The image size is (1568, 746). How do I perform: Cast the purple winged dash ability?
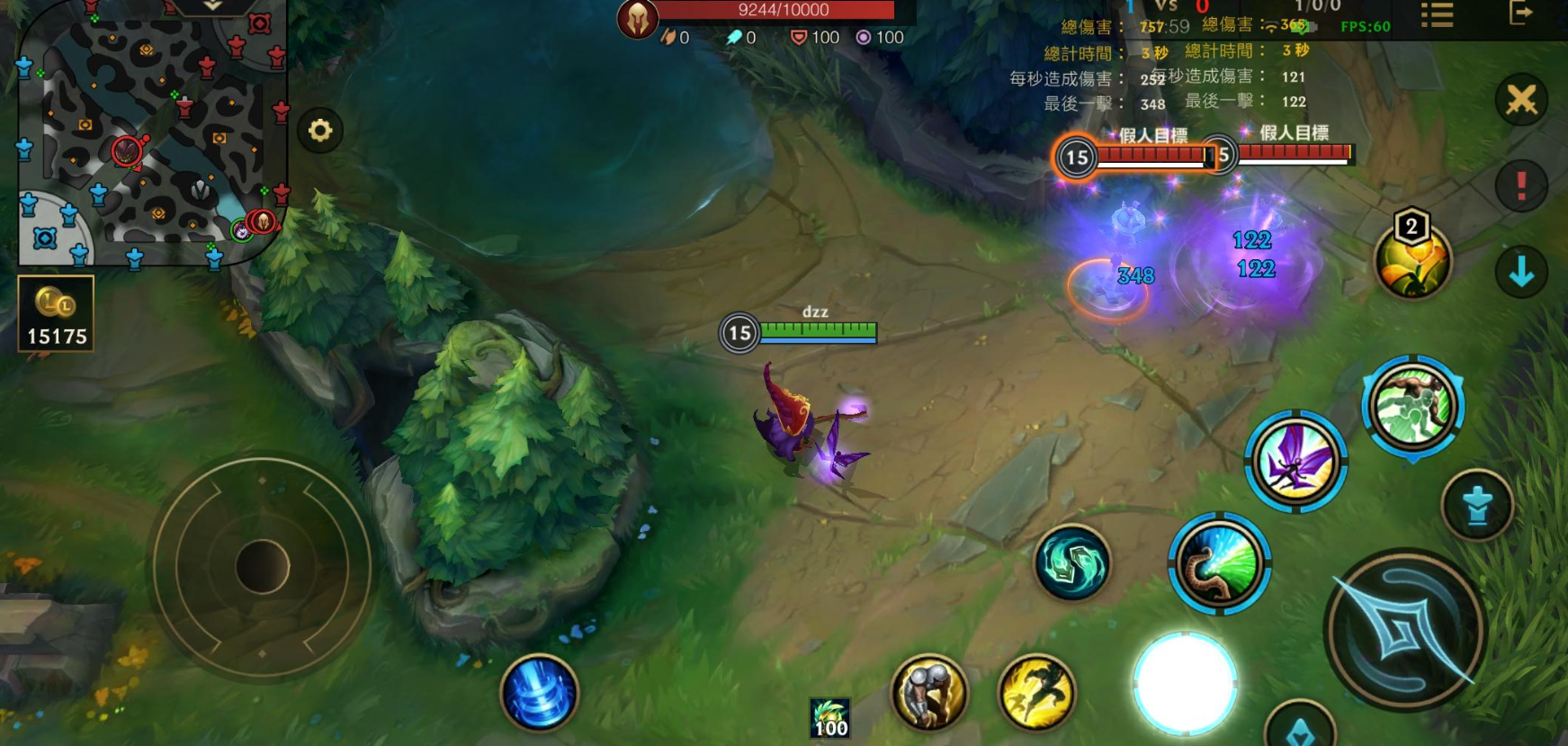pyautogui.click(x=1295, y=461)
